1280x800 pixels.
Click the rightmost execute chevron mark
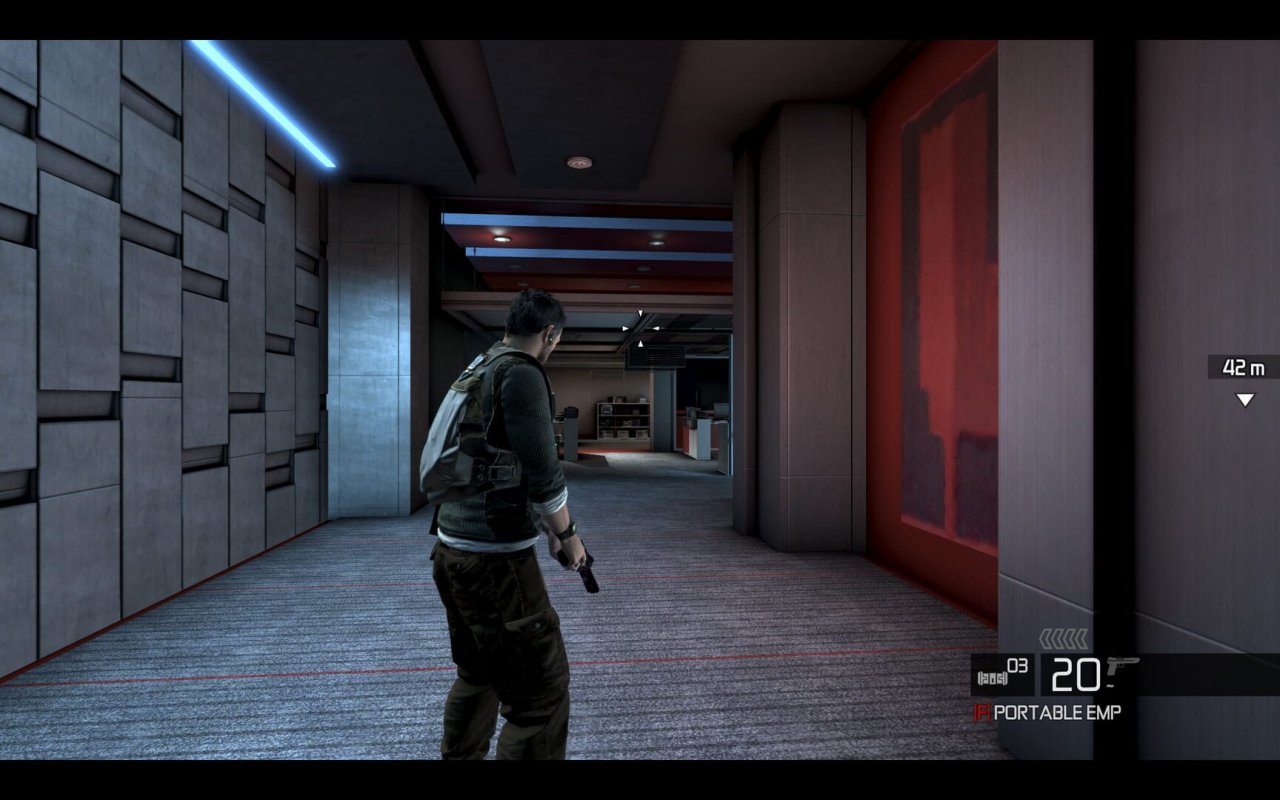point(1082,637)
